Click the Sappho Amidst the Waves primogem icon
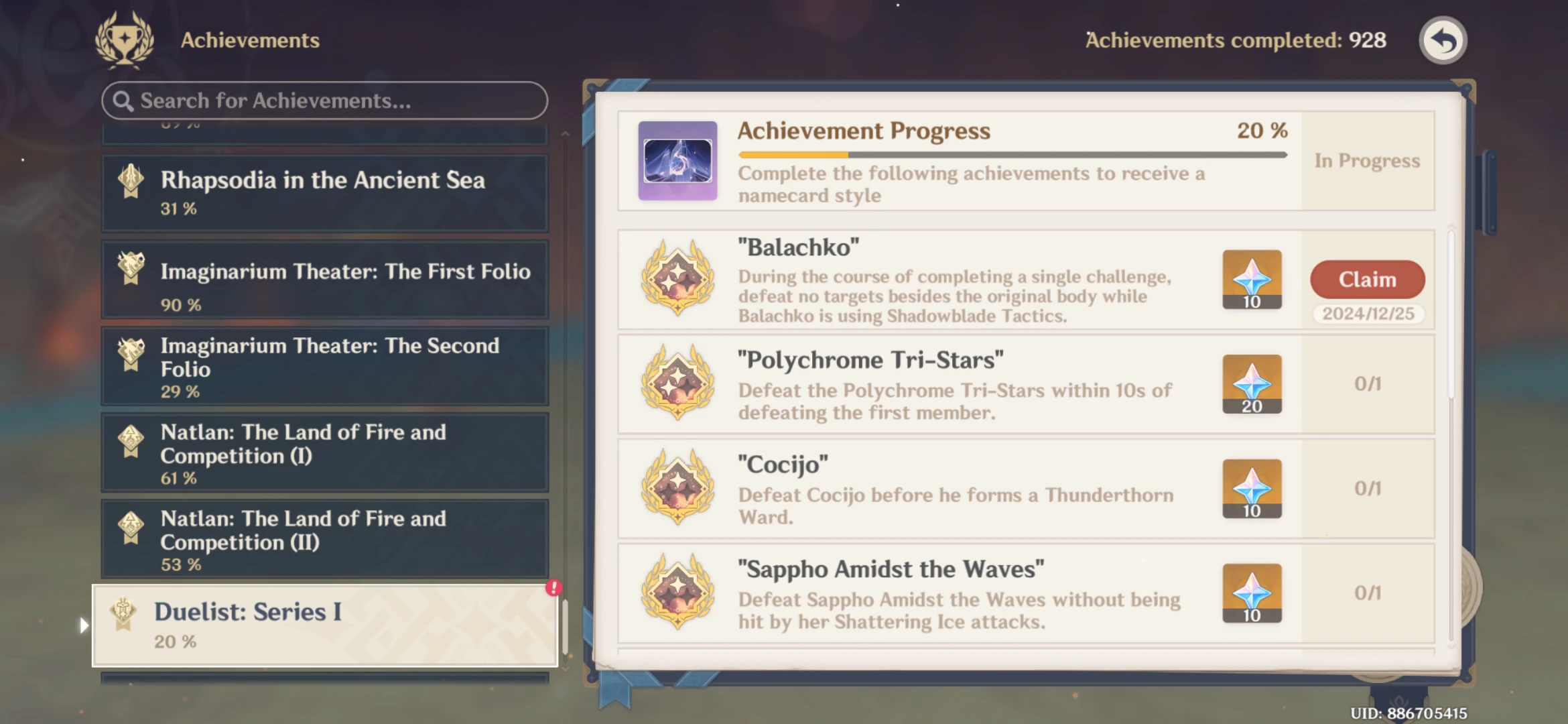 [1251, 593]
